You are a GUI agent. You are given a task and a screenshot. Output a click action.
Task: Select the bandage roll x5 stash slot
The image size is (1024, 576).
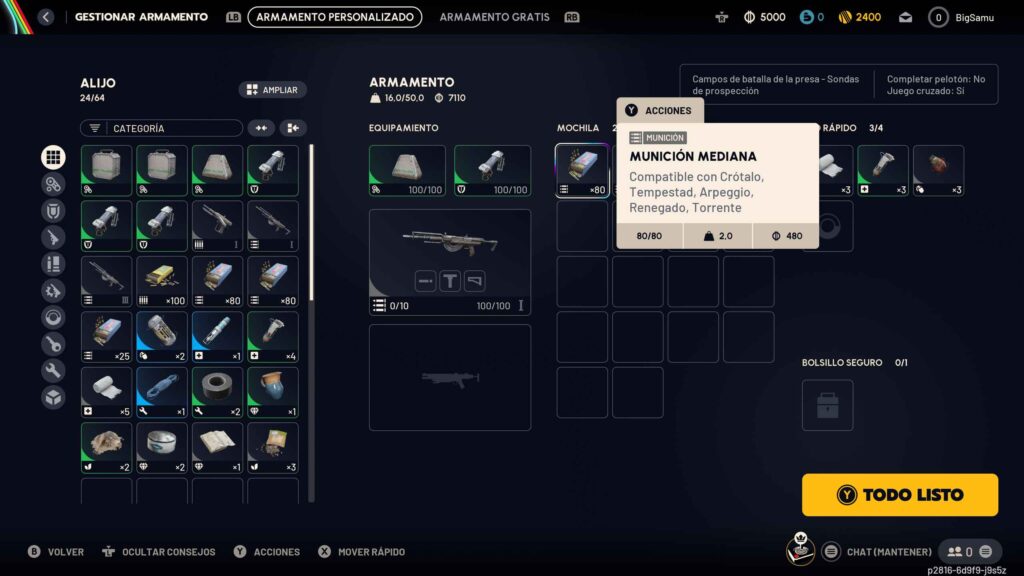pos(106,393)
